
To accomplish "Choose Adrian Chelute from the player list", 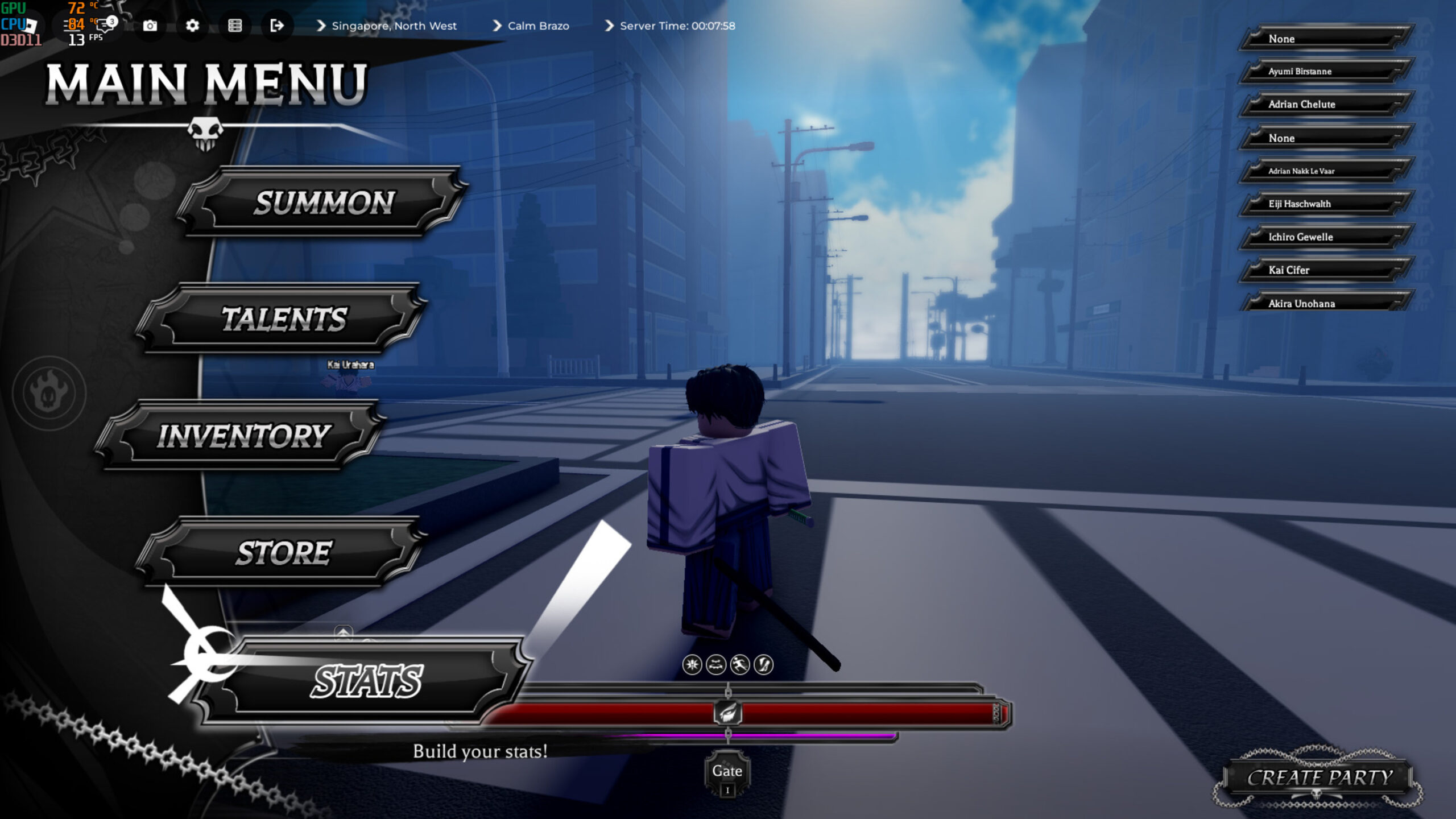I will click(x=1325, y=104).
